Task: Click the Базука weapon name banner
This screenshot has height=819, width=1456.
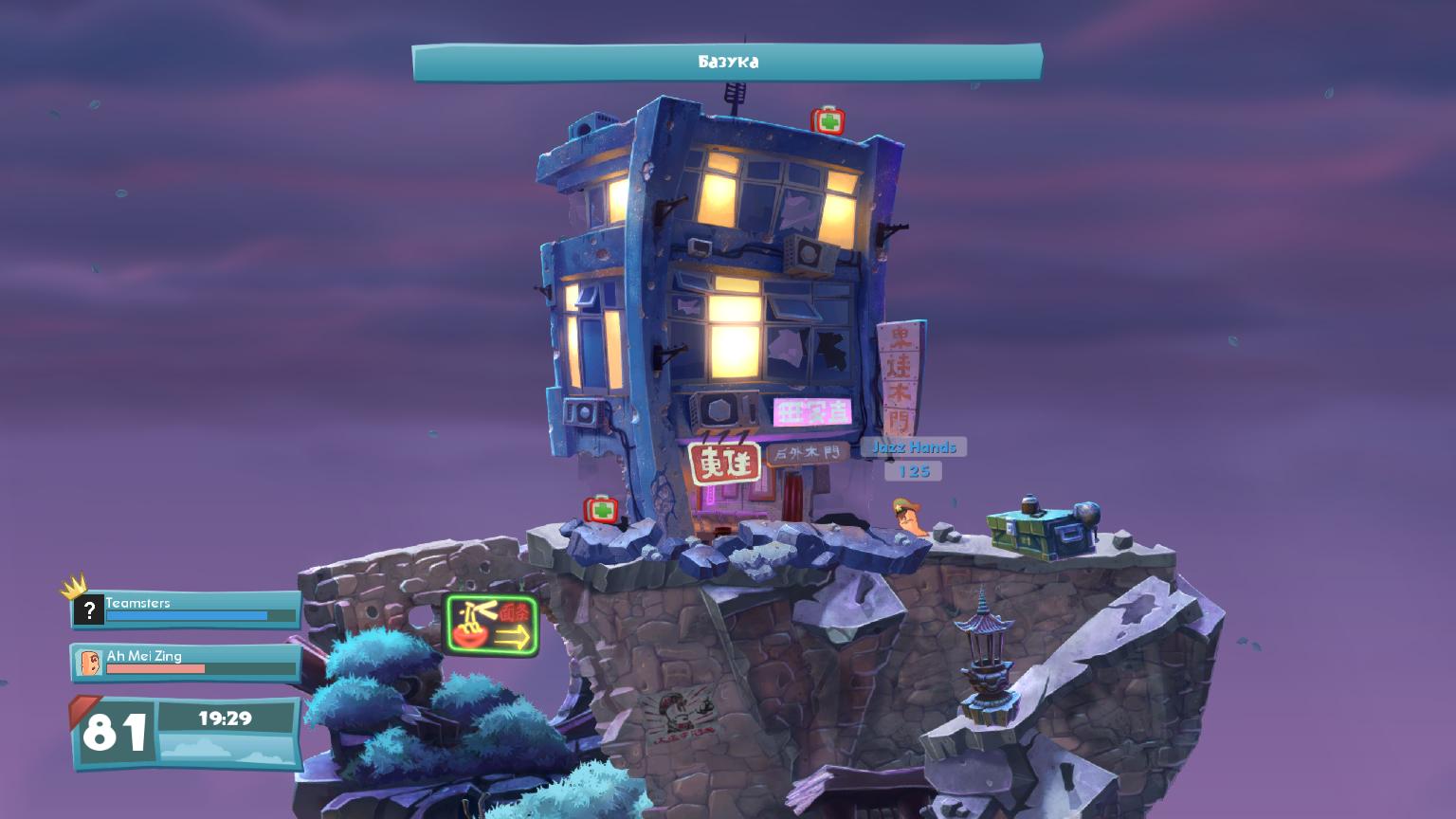Action: [x=727, y=63]
